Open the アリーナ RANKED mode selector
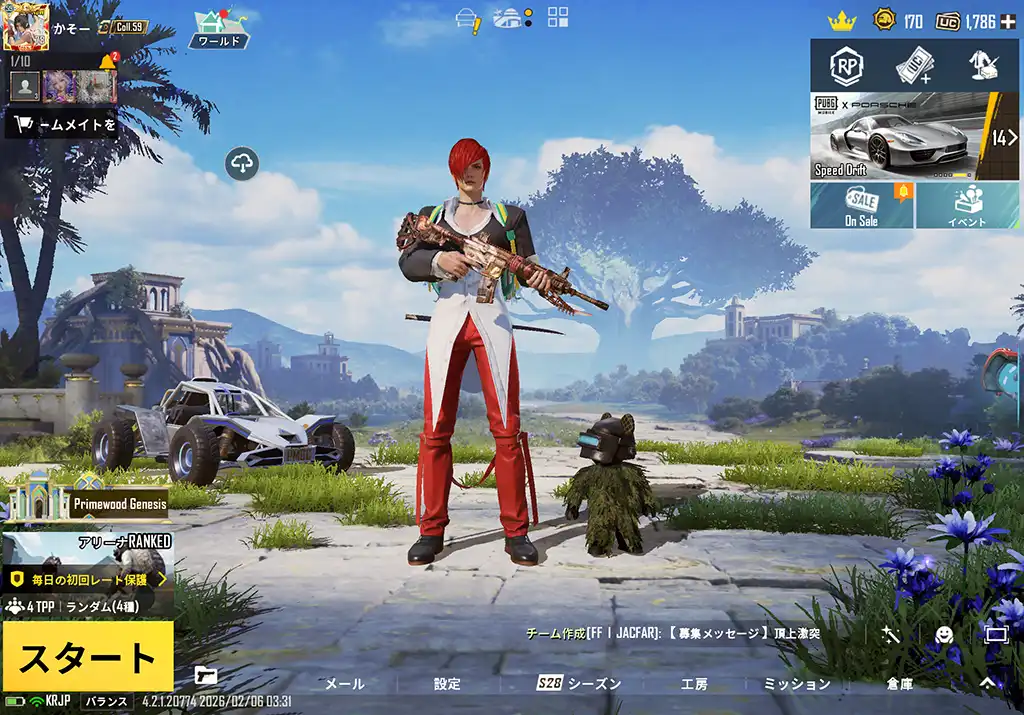Screen dimensions: 1024x715 click(87, 560)
